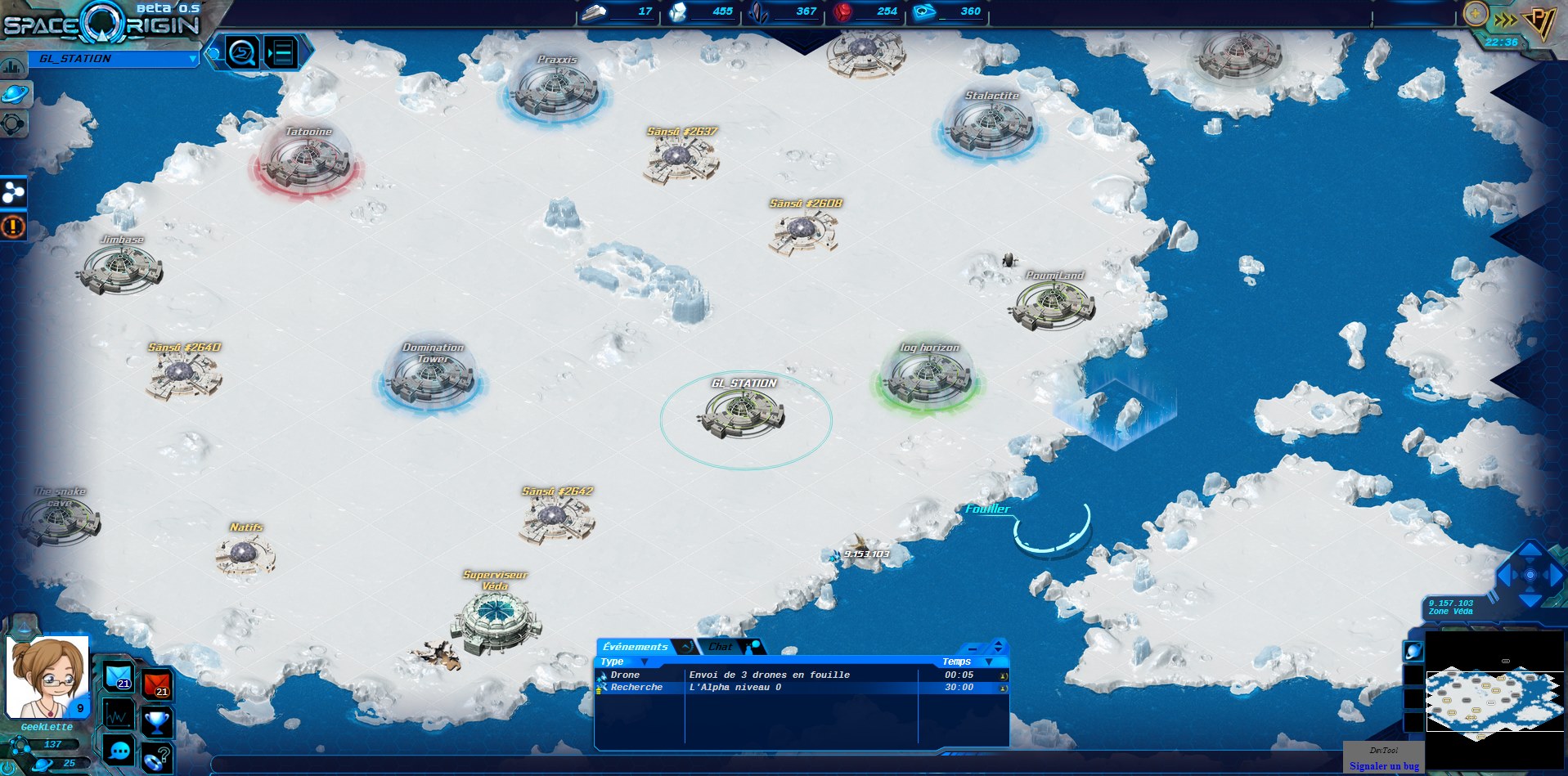Viewport: 1568px width, 776px height.
Task: Open the blue envelope messages inbox
Action: (x=119, y=676)
